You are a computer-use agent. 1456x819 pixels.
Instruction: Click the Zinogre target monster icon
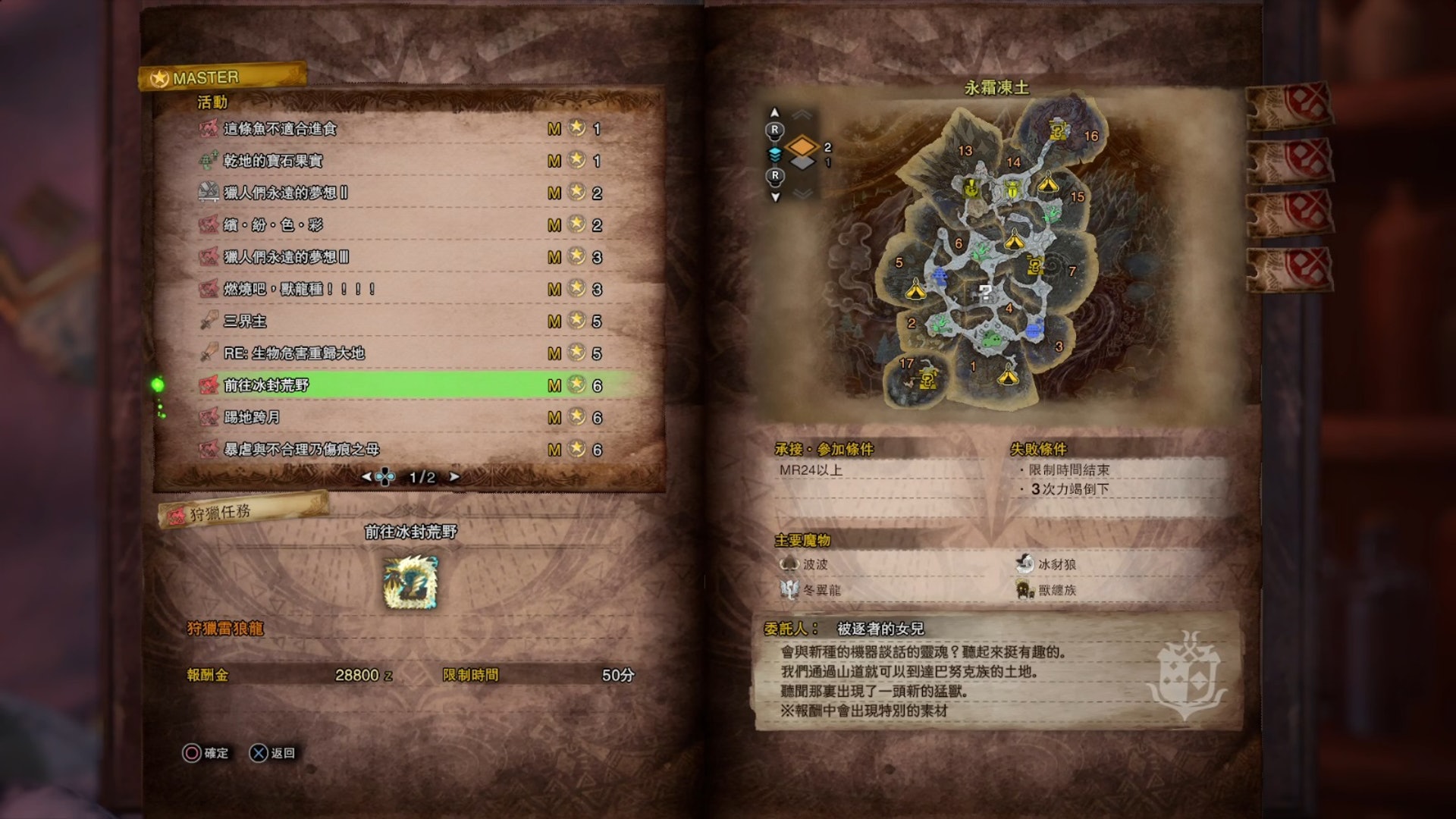(410, 582)
